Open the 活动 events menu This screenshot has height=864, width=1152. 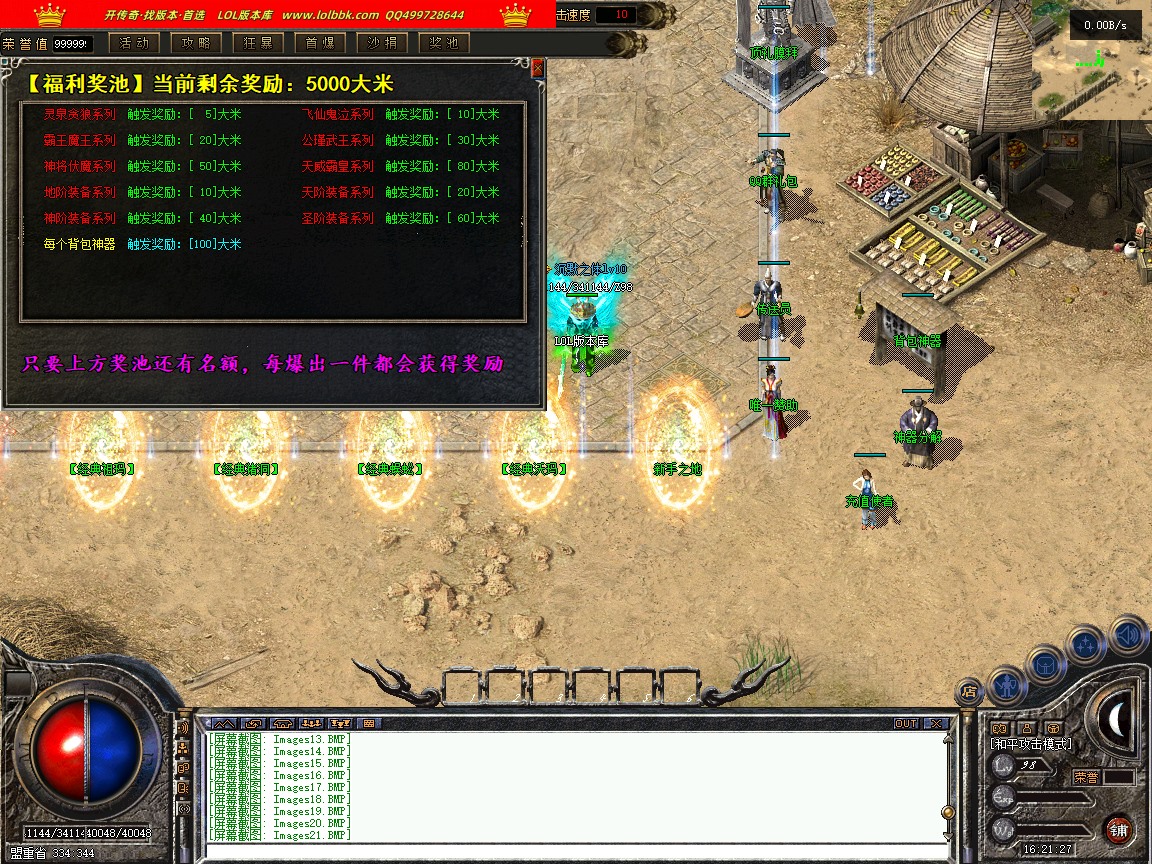tap(134, 43)
